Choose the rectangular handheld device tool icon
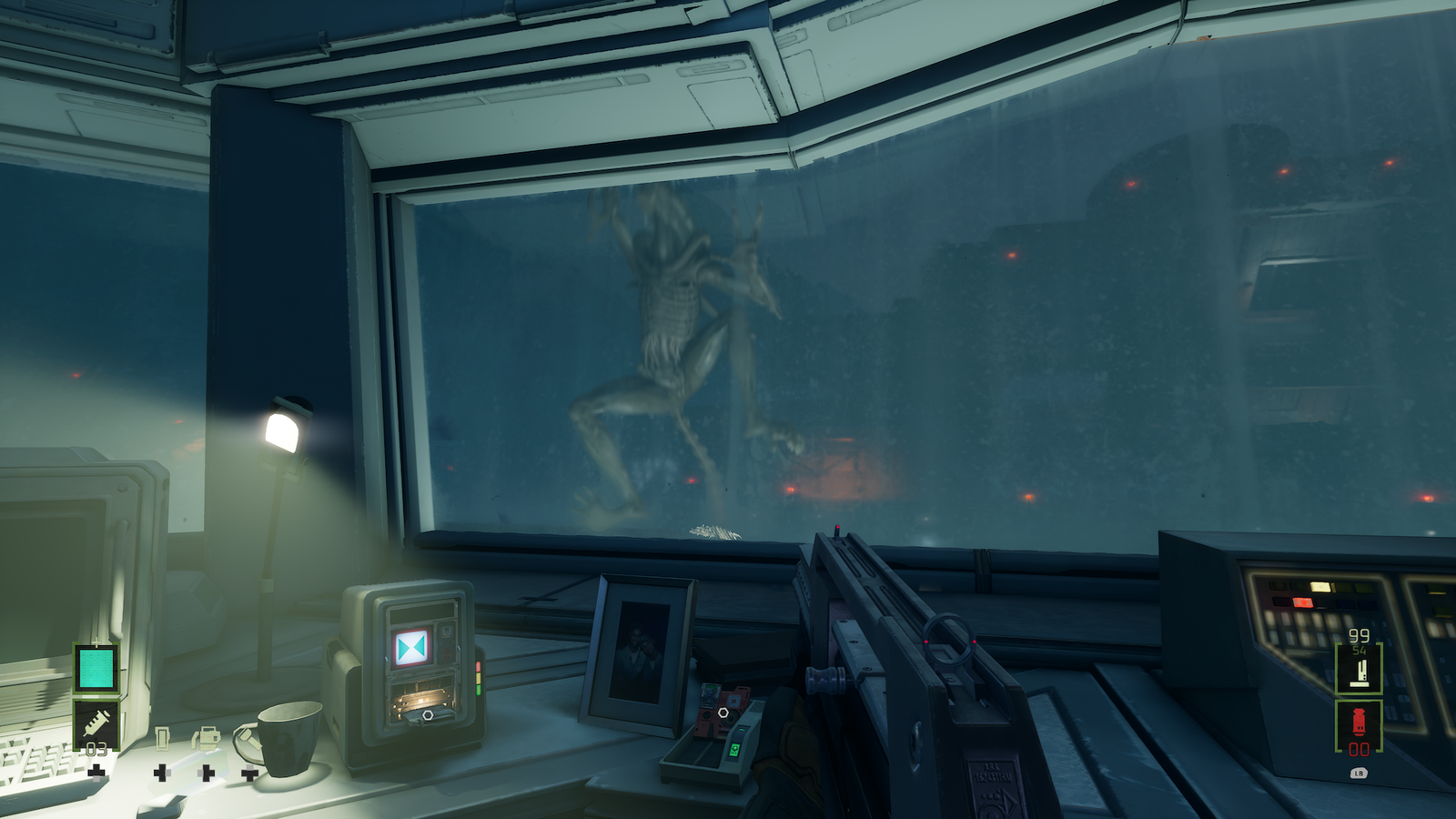1456x819 pixels. point(162,738)
